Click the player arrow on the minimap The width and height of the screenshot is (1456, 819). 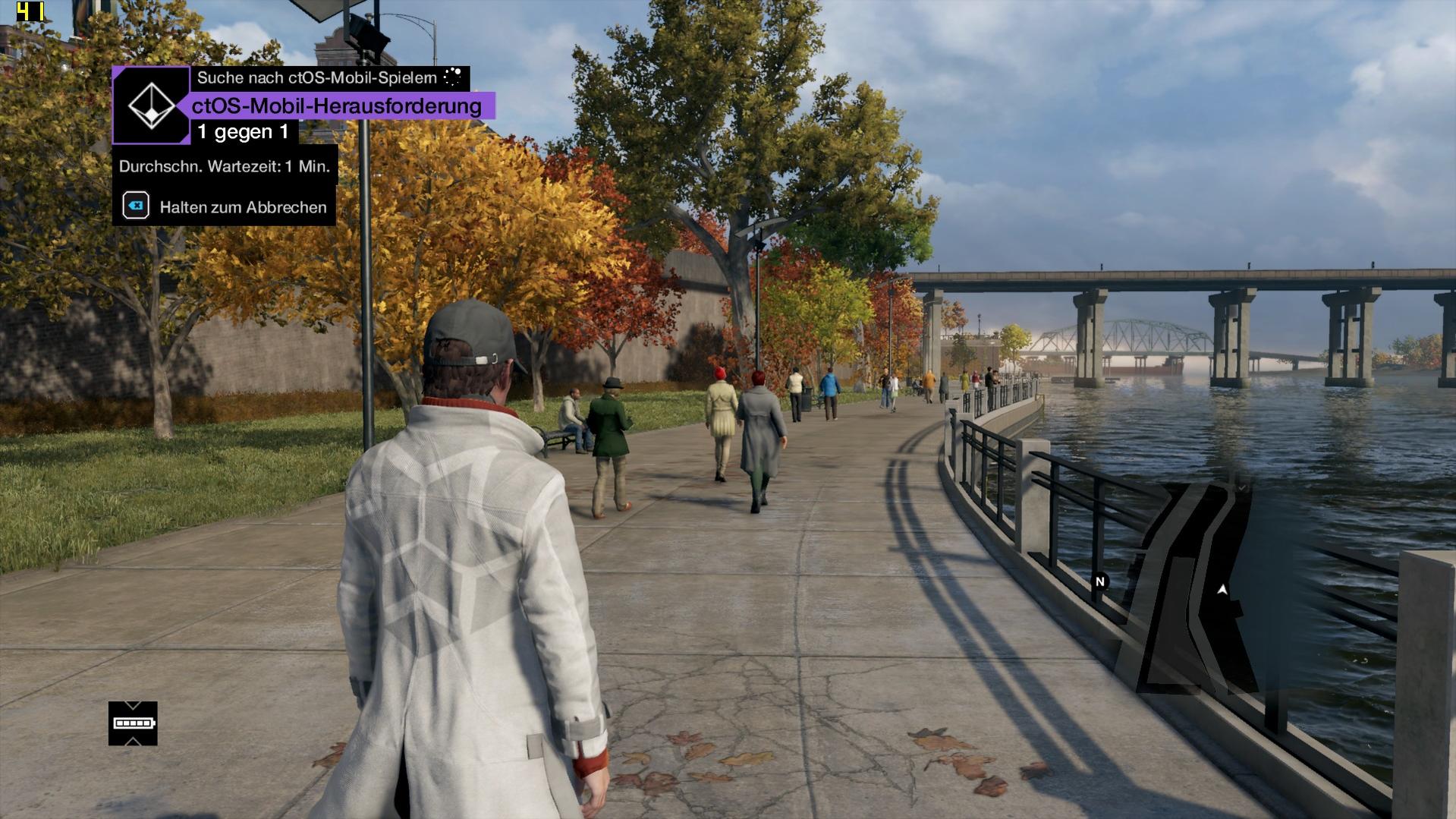[x=1222, y=589]
